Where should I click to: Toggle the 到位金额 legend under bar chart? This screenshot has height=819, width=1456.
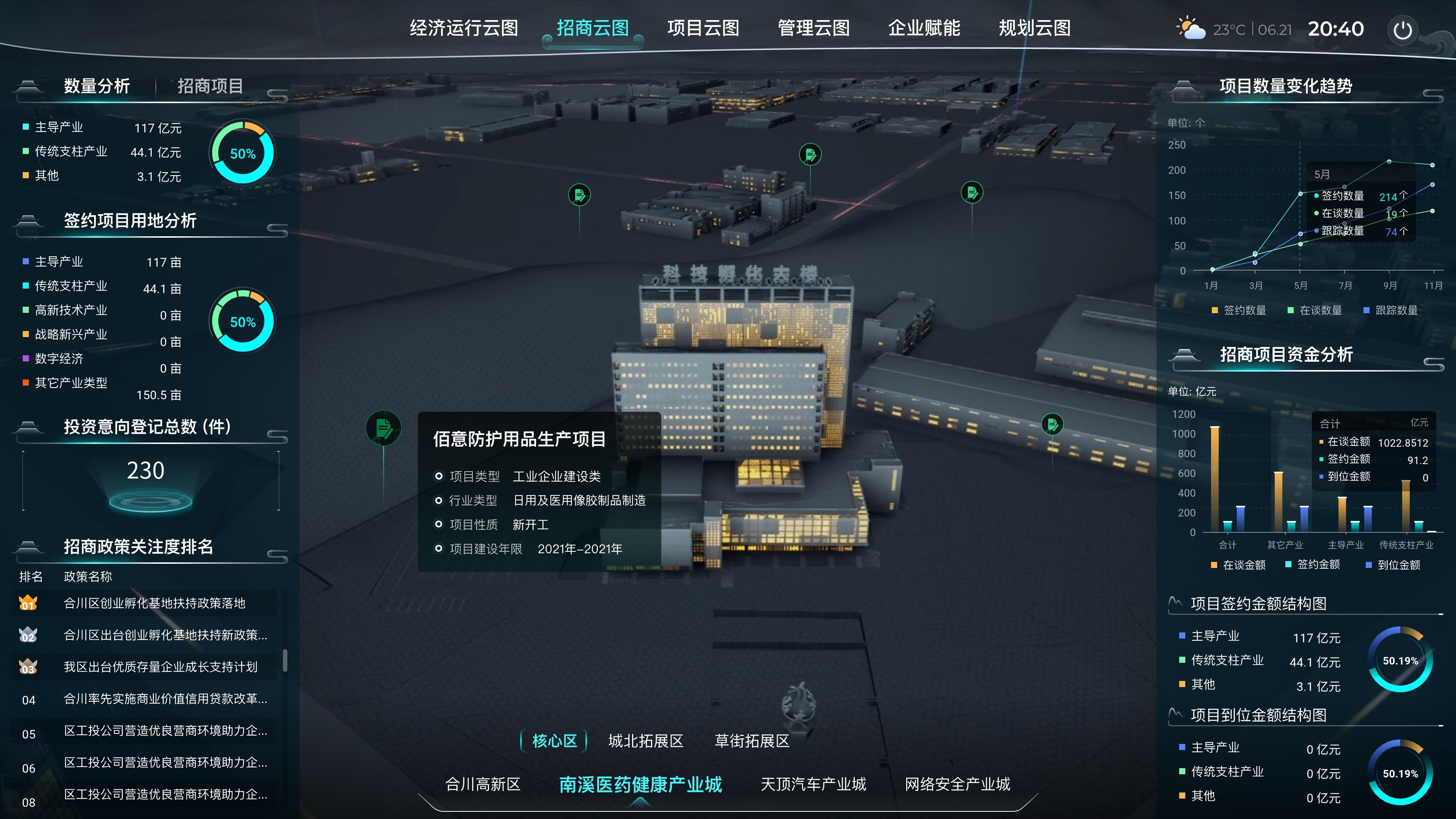(1393, 565)
